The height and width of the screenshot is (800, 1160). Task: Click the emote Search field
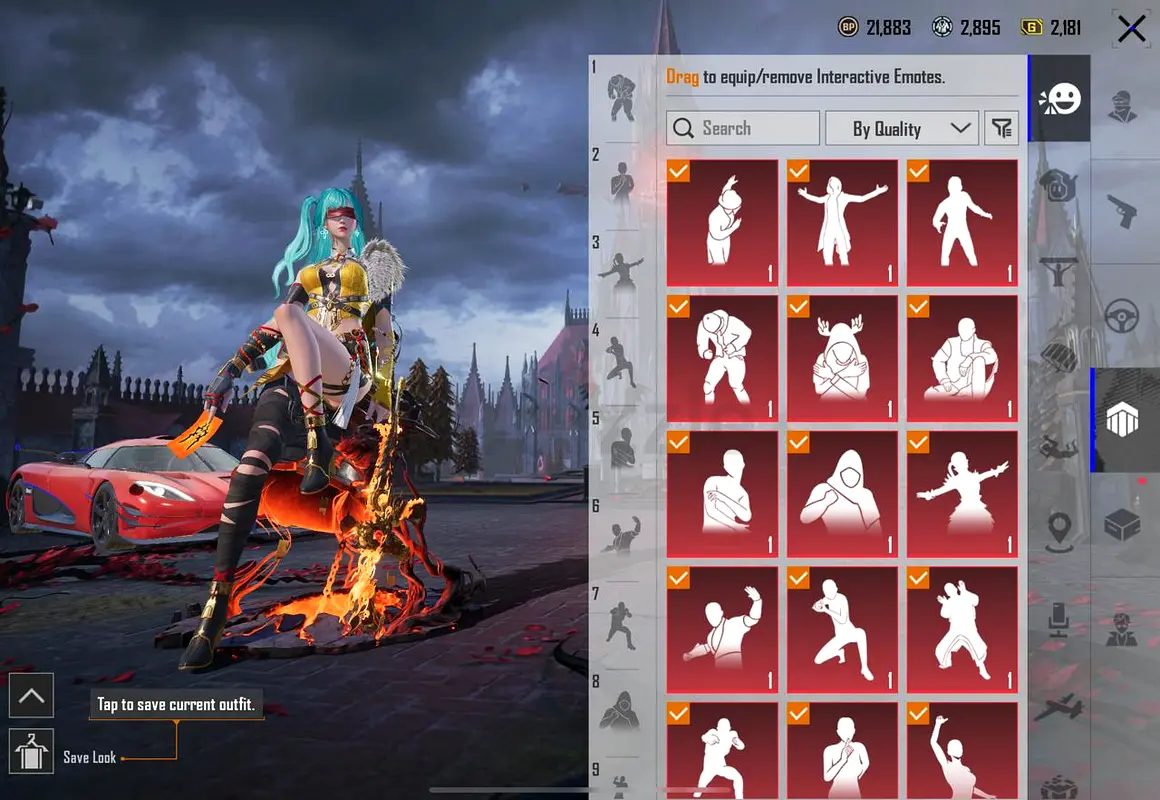pos(743,128)
